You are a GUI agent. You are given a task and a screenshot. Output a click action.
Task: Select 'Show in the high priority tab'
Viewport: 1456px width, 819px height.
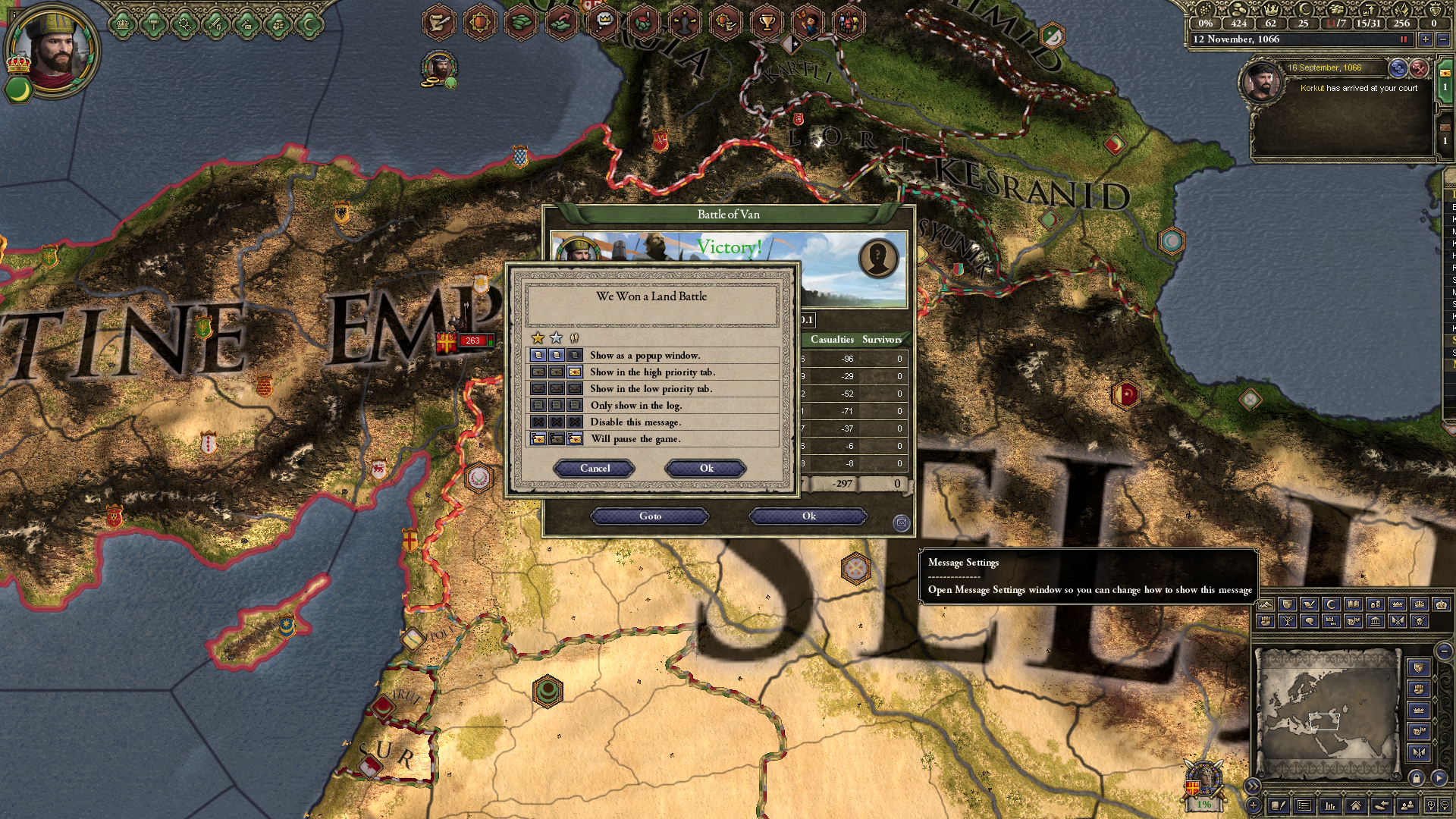tap(652, 372)
